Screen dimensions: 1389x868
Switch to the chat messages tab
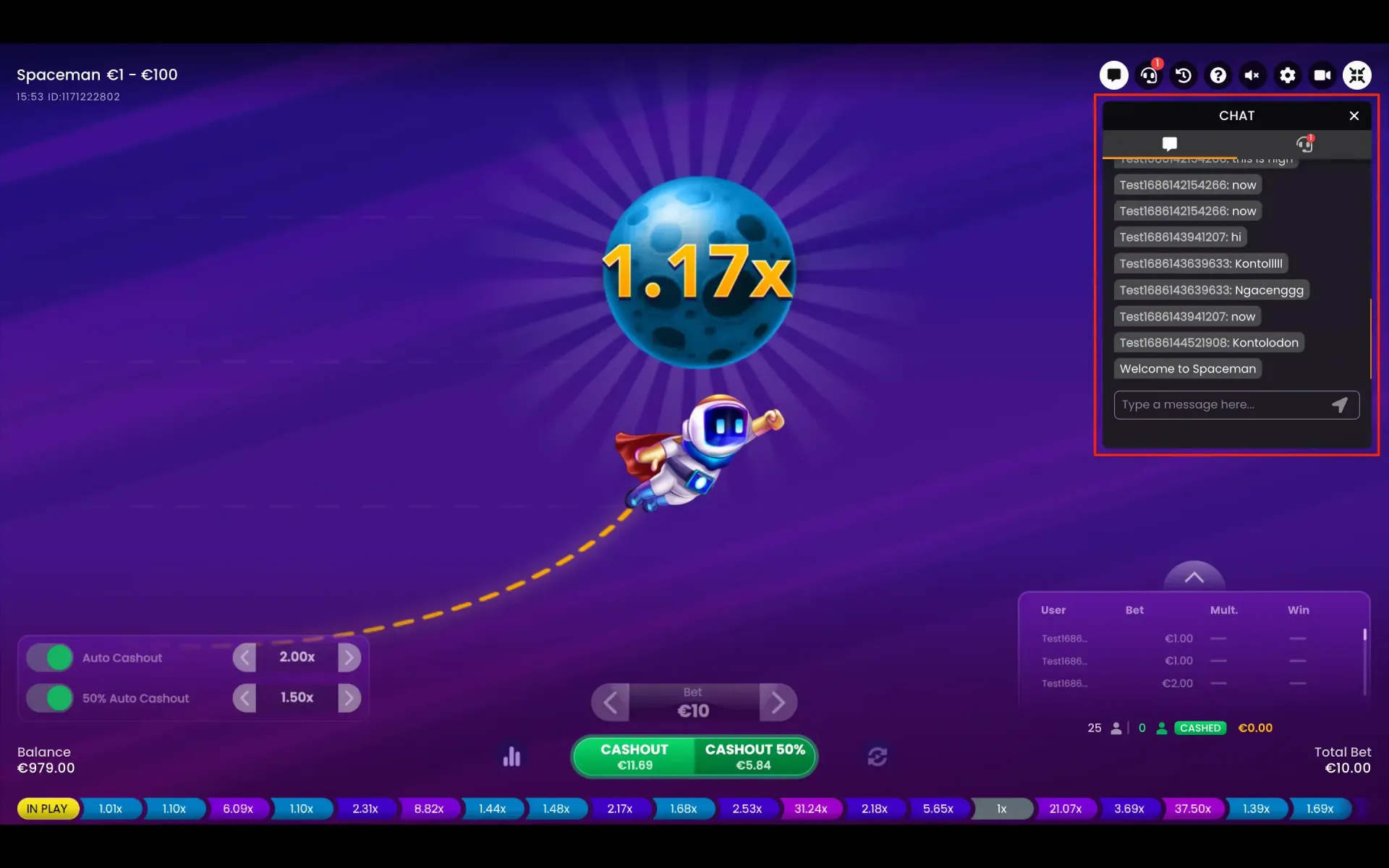pyautogui.click(x=1170, y=143)
